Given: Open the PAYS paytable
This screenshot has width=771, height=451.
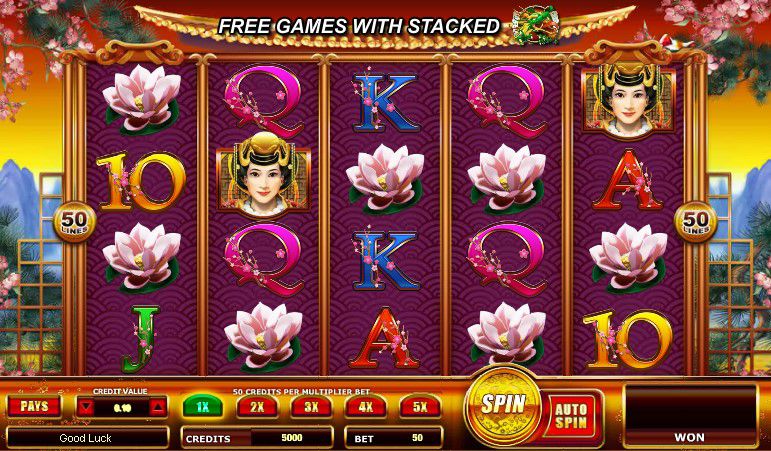Looking at the screenshot, I should pyautogui.click(x=34, y=406).
